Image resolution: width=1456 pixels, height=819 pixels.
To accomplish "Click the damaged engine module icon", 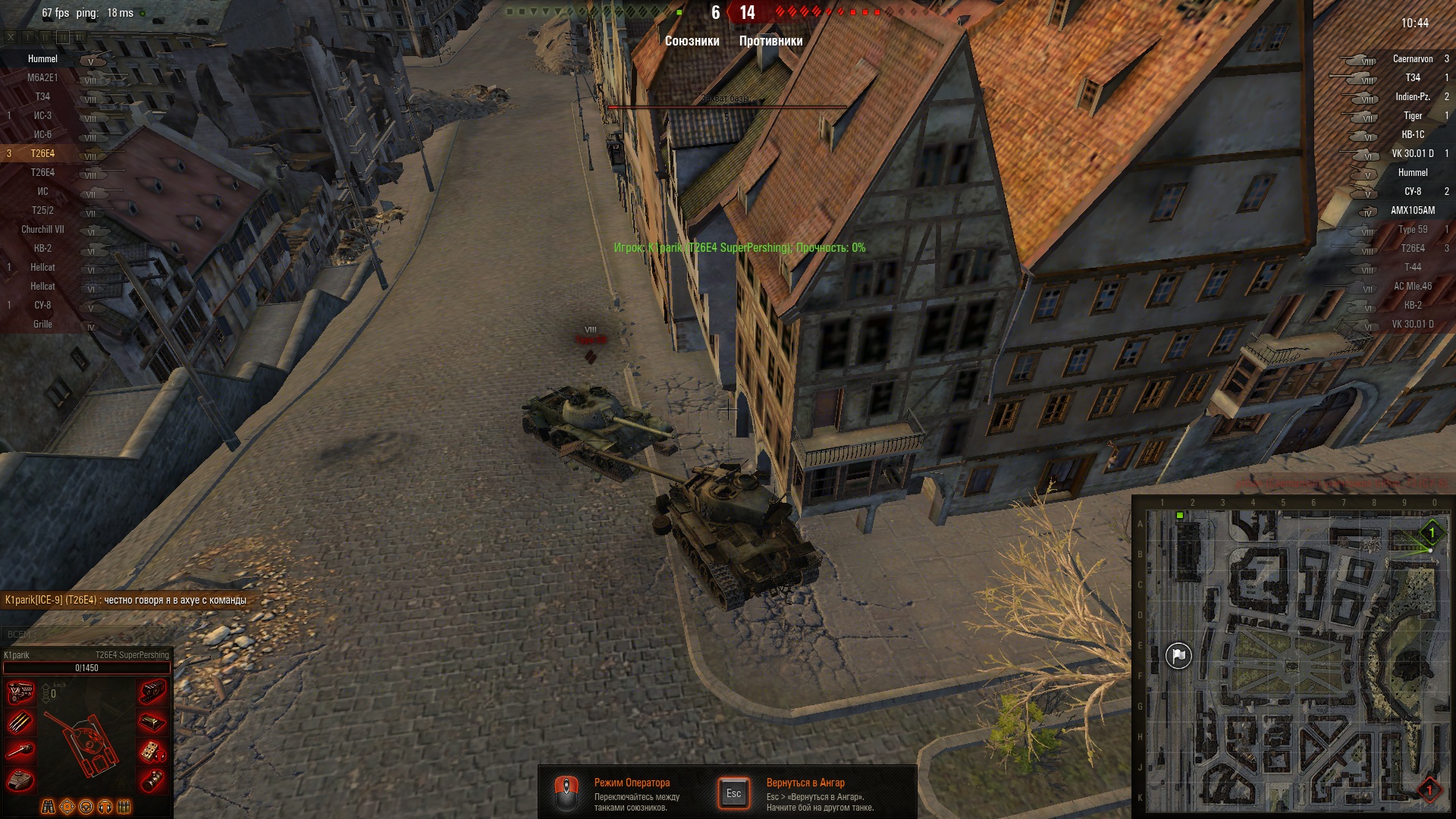I will pos(20,692).
